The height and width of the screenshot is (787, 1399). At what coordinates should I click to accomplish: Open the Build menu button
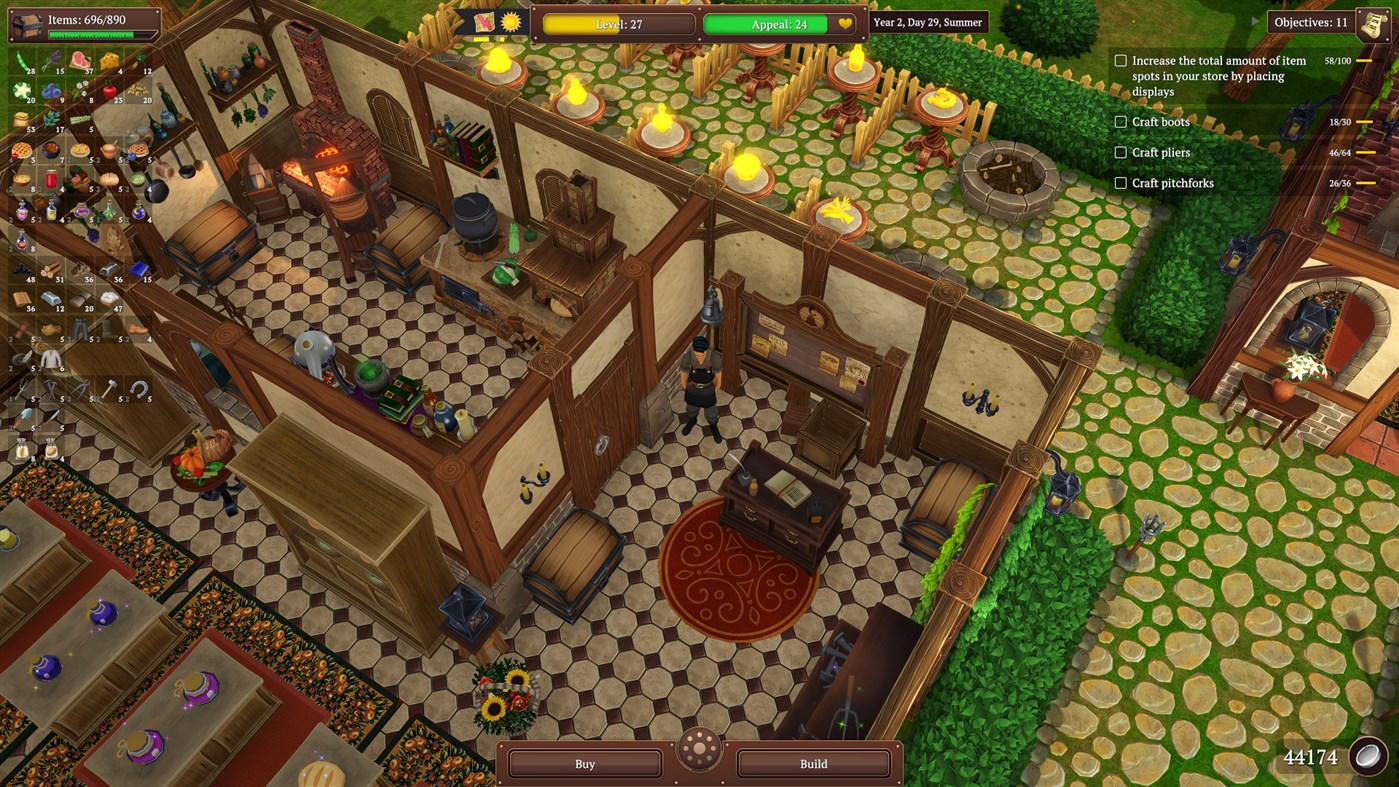[x=813, y=763]
